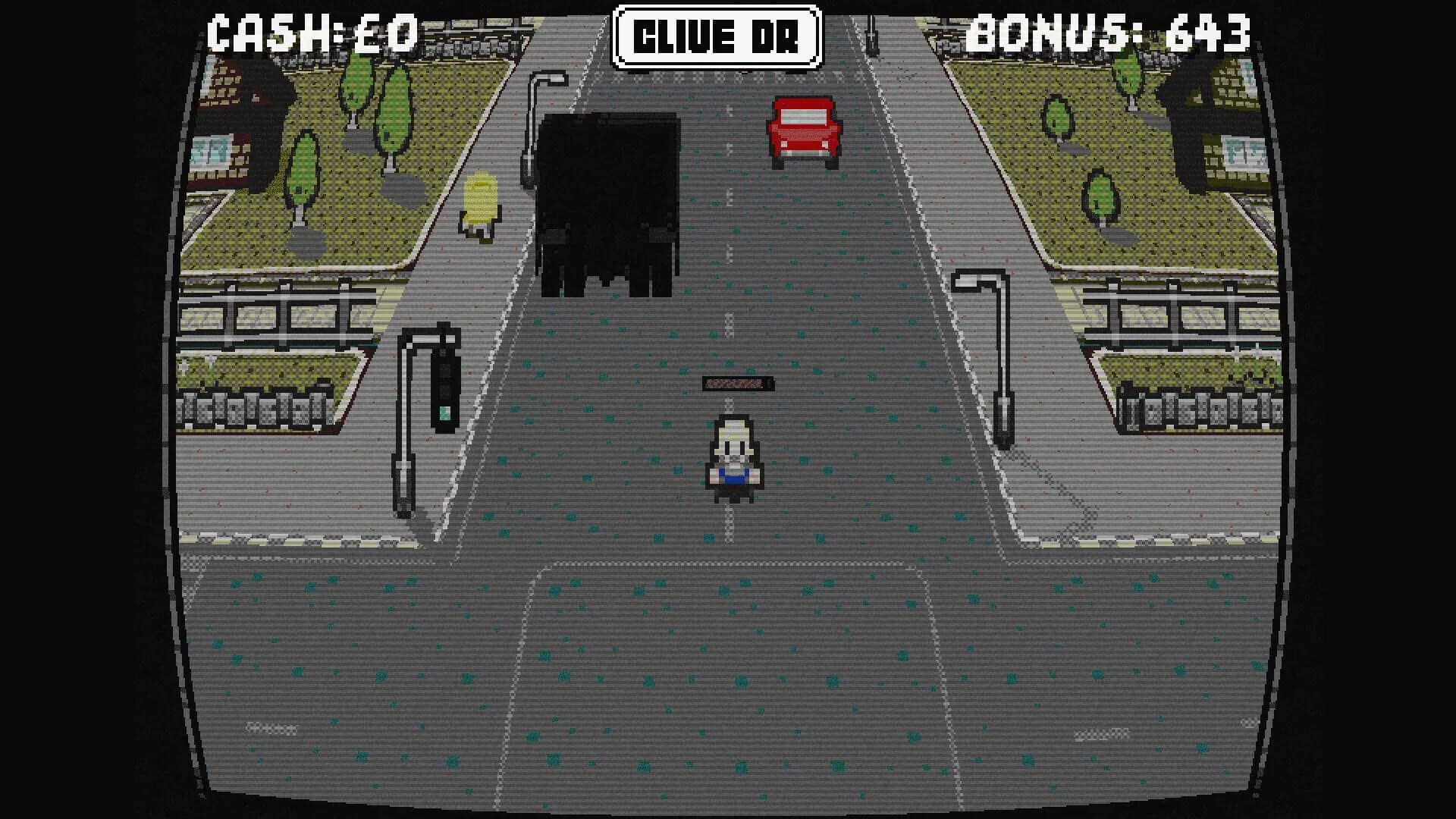Click the window of the right-side house
The width and height of the screenshot is (1456, 819).
(1244, 152)
